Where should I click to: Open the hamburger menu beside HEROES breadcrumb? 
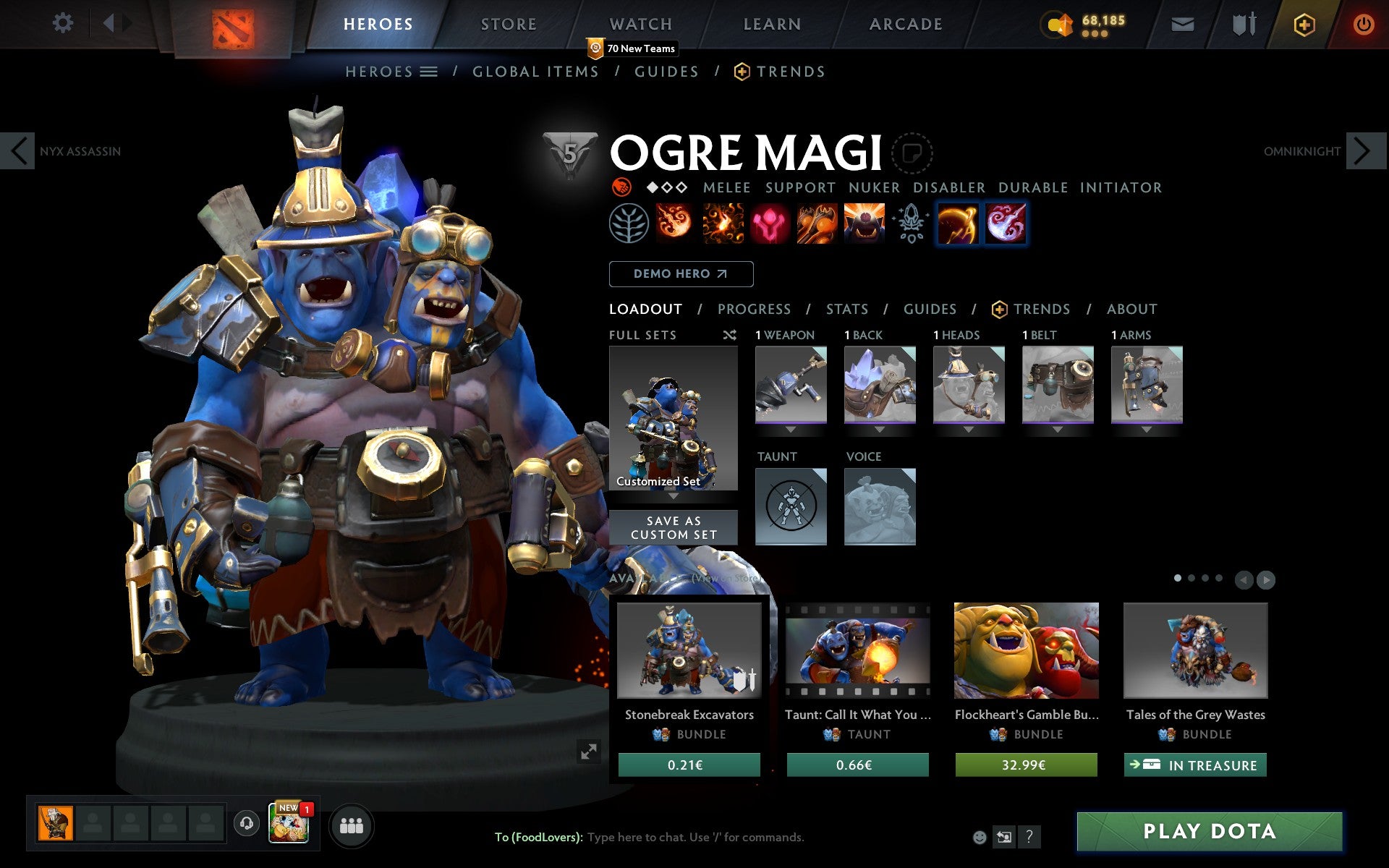(x=430, y=72)
